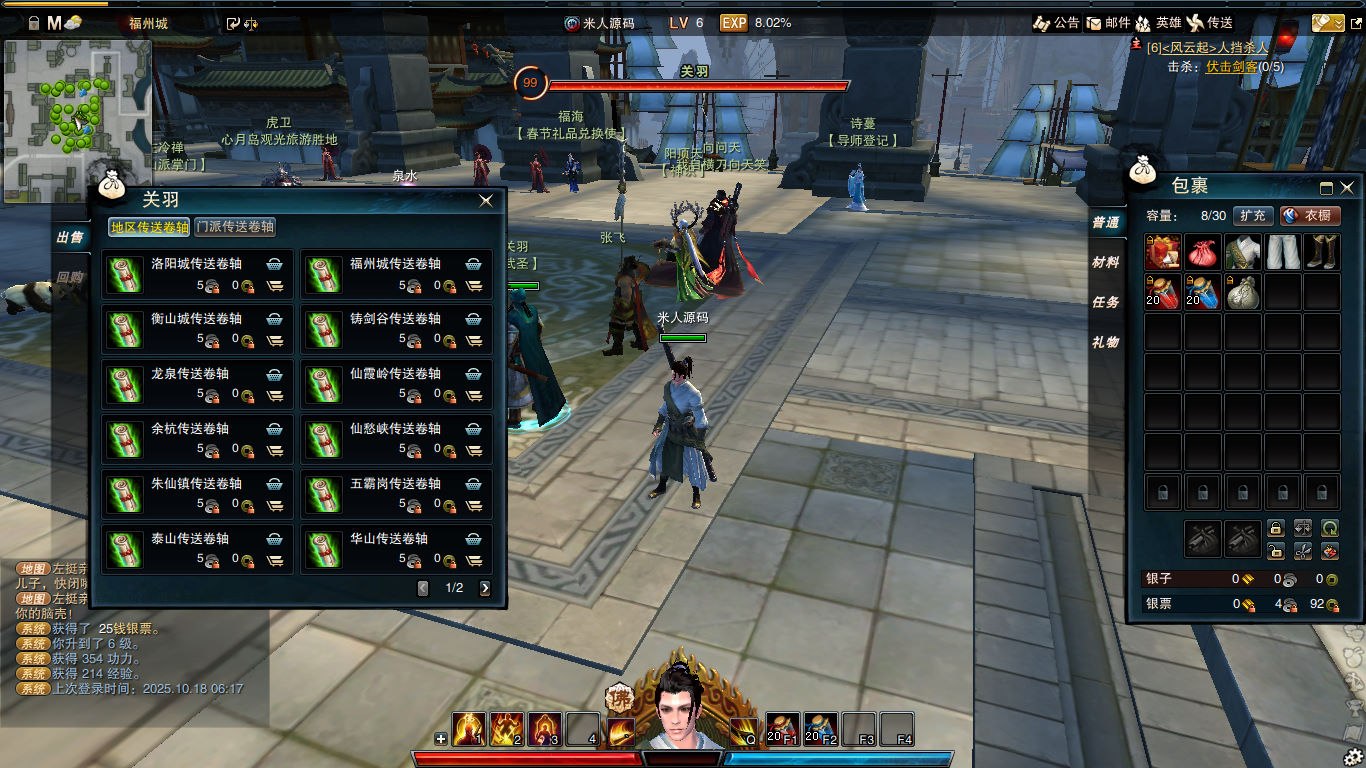Open the 邮件 mailbox
The width and height of the screenshot is (1366, 768).
pos(1108,23)
